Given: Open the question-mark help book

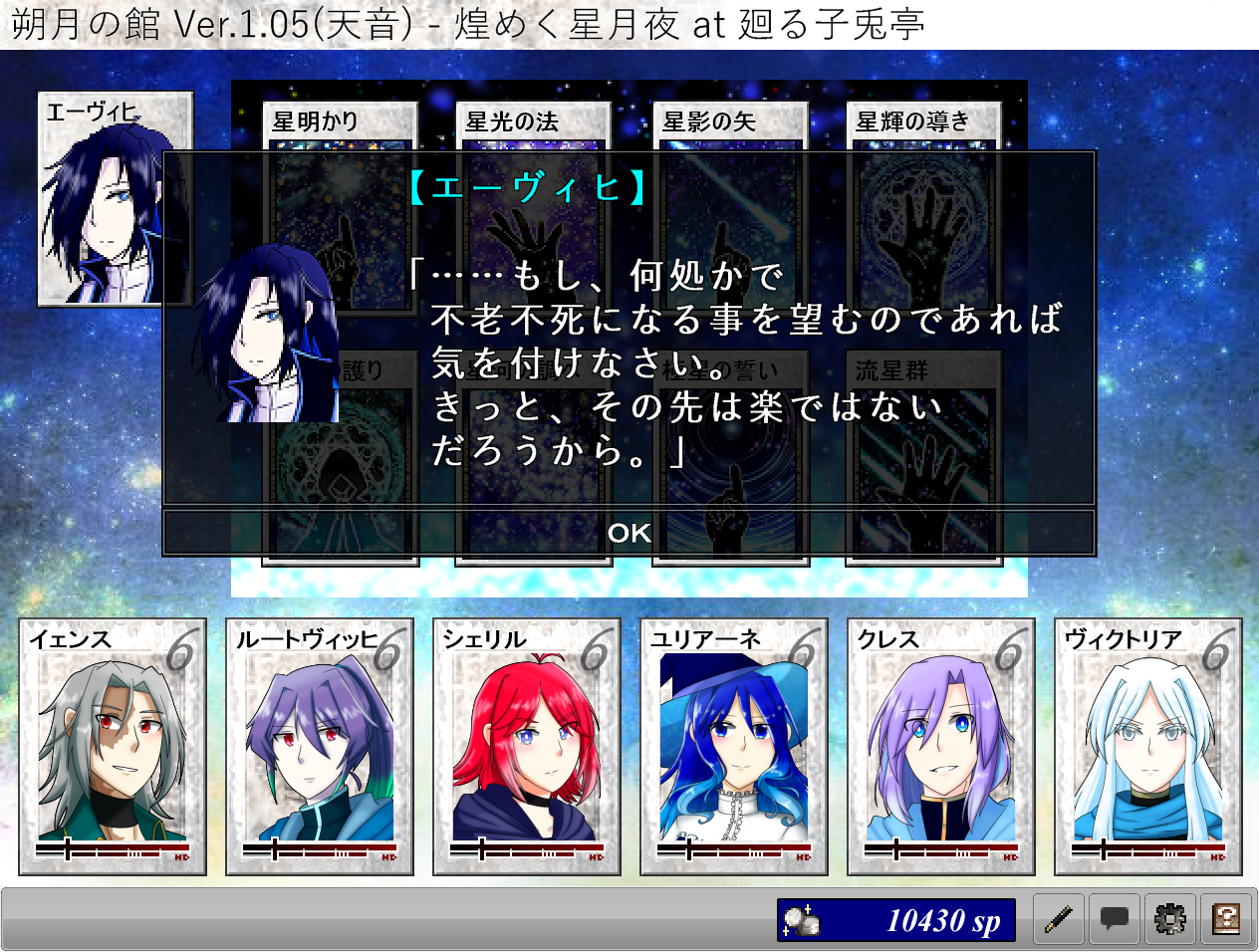Looking at the screenshot, I should click(x=1226, y=919).
